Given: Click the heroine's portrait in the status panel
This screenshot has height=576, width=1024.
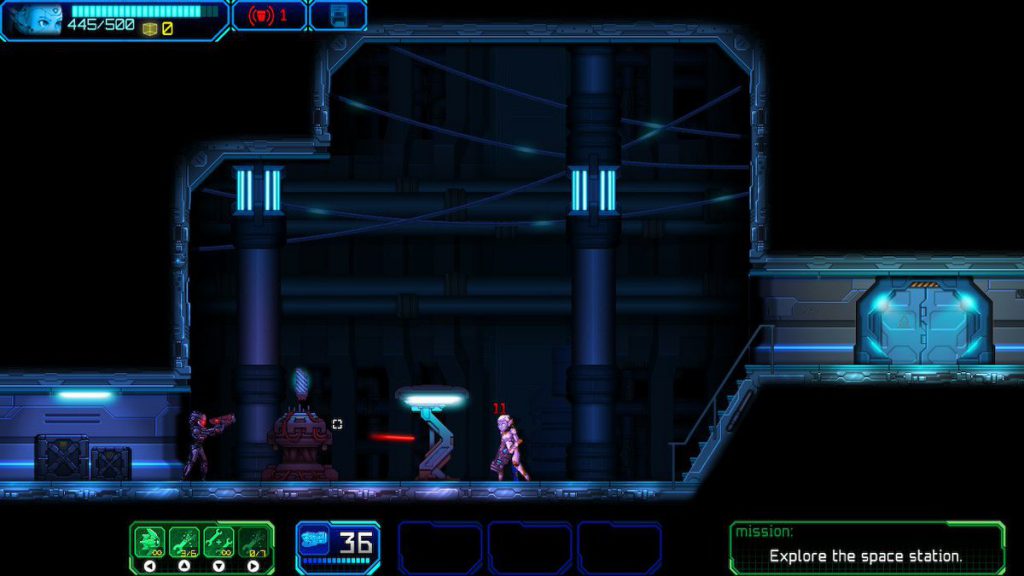Looking at the screenshot, I should (x=37, y=19).
